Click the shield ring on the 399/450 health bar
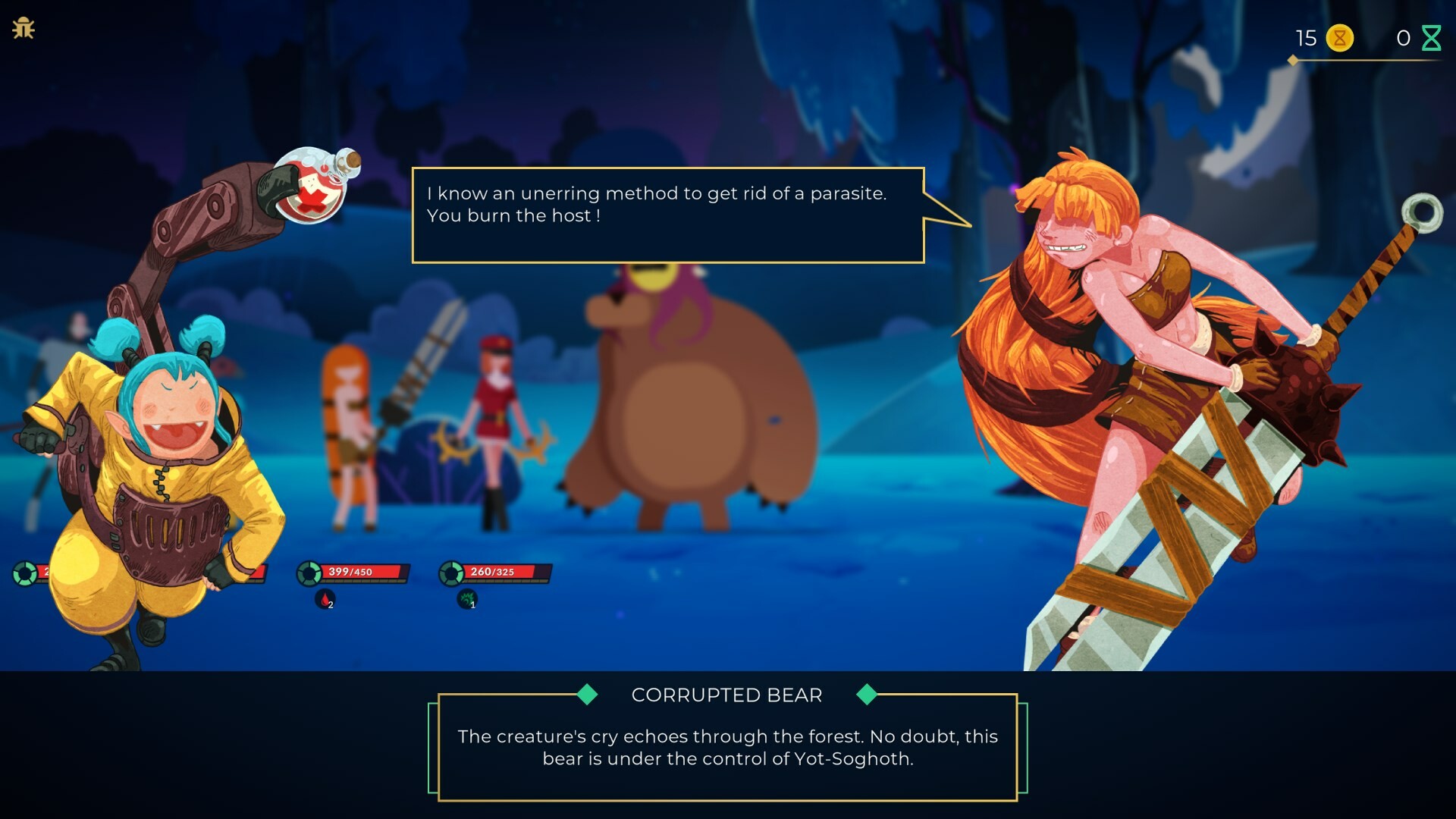 (x=310, y=574)
